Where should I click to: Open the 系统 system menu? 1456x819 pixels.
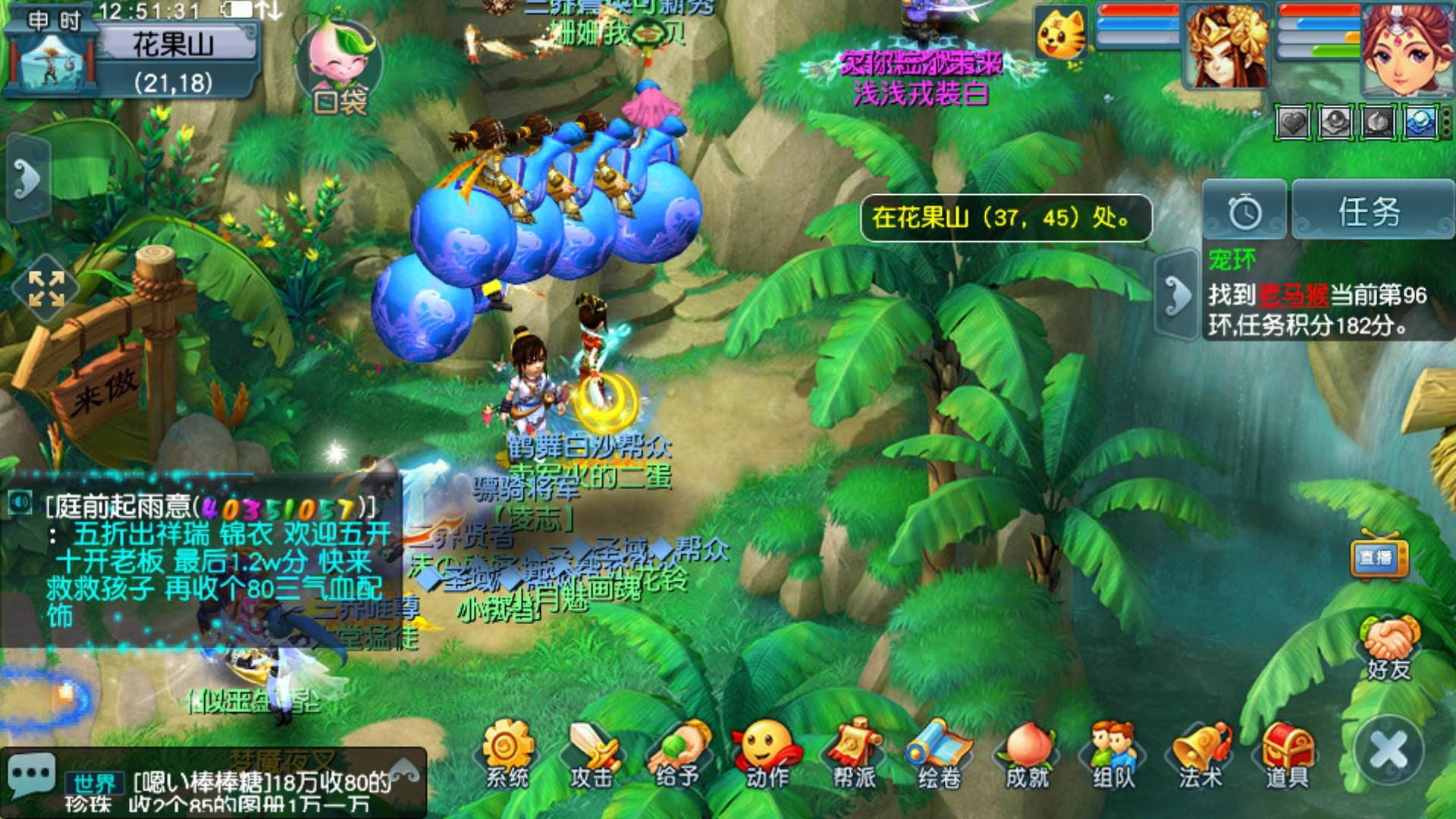click(507, 755)
